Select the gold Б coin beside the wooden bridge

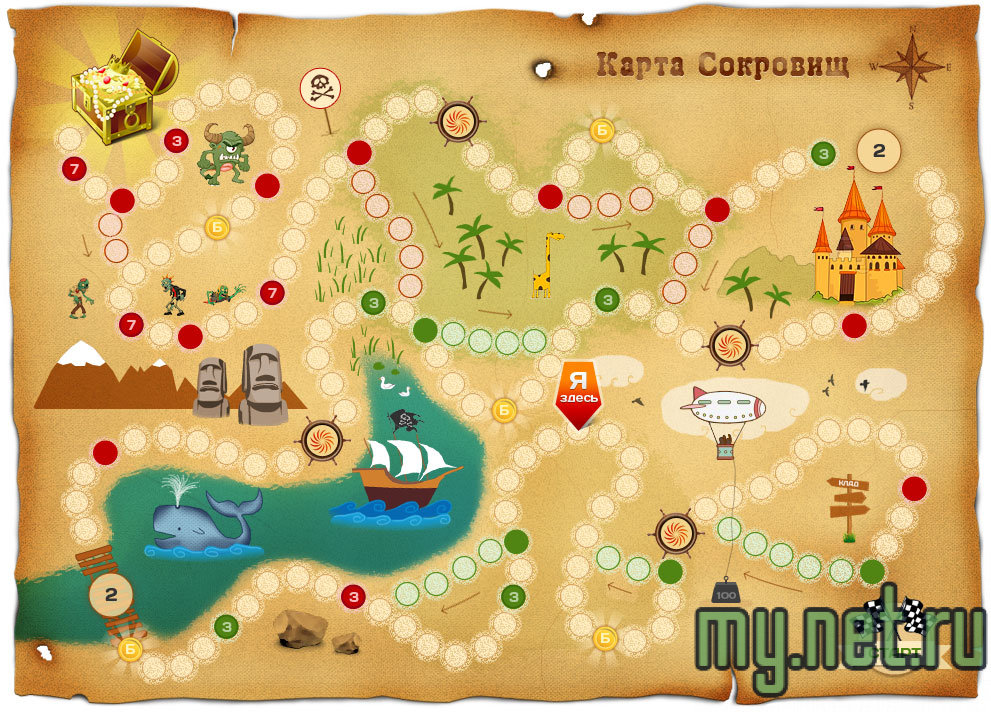(x=130, y=649)
